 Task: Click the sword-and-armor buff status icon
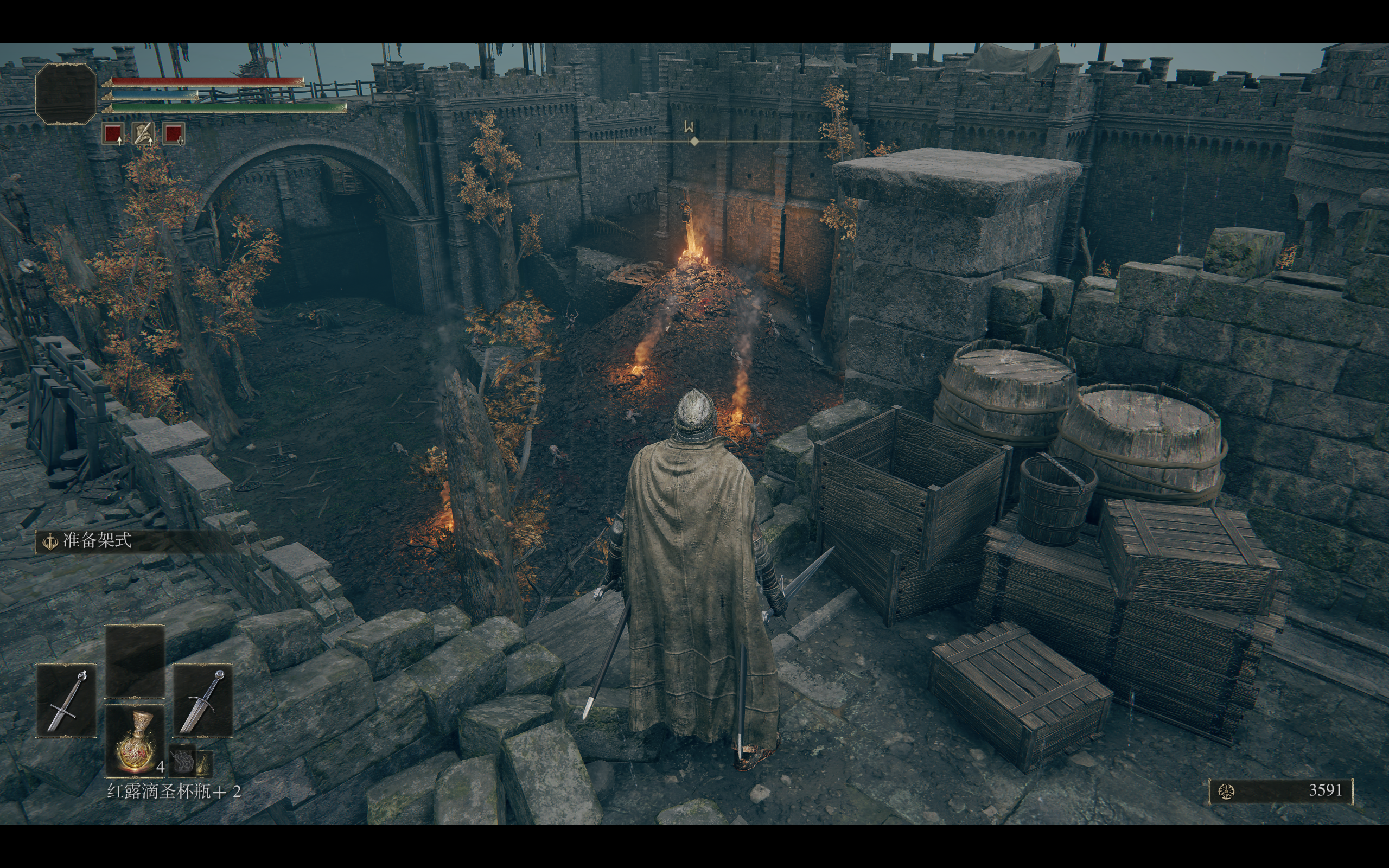pos(143,134)
